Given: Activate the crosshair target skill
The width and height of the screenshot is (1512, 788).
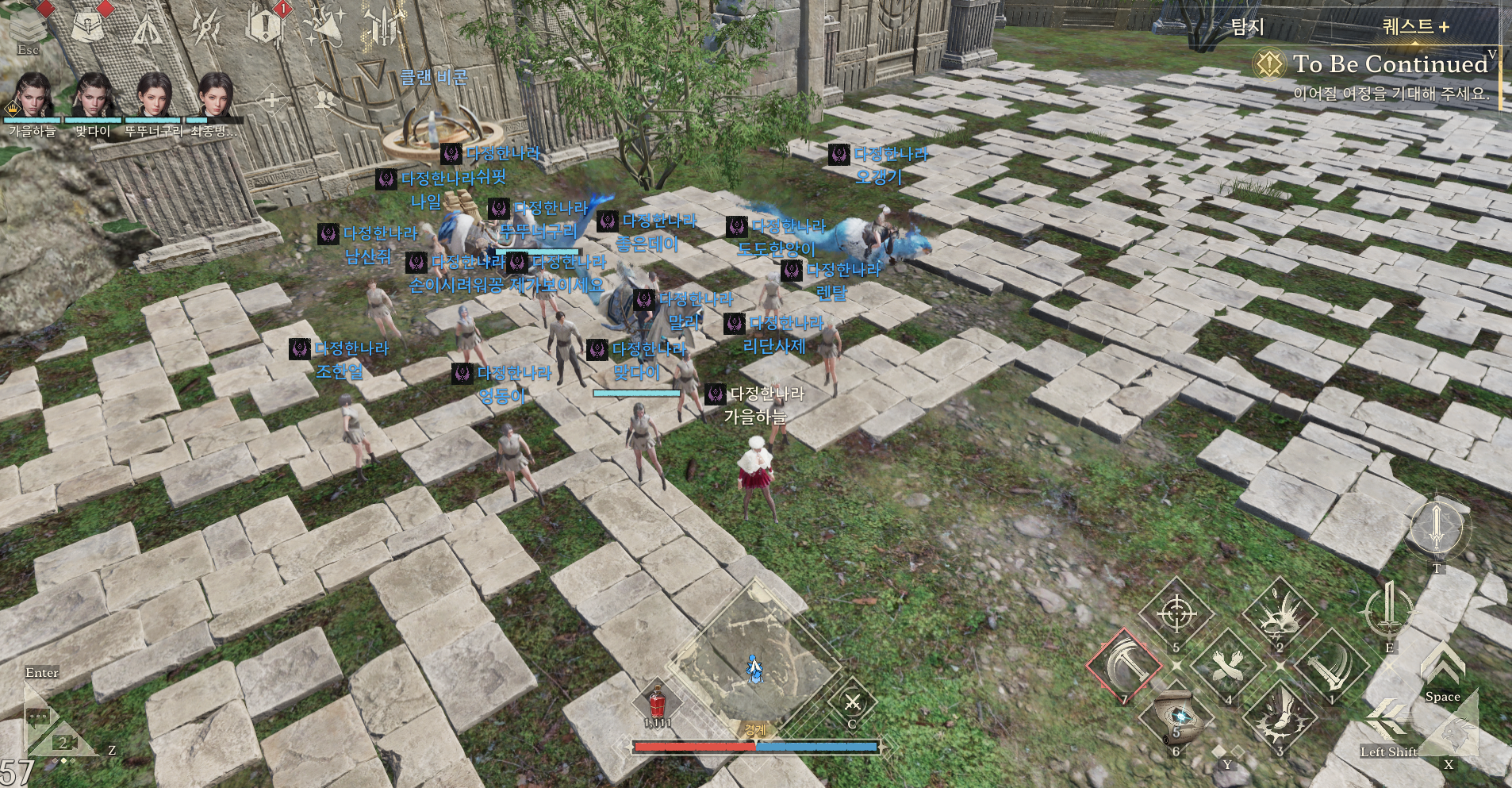Looking at the screenshot, I should pos(1176,613).
